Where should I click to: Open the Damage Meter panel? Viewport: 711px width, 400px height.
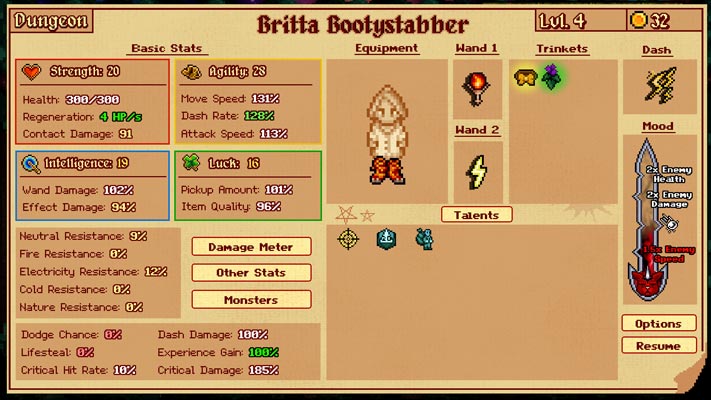tap(251, 246)
